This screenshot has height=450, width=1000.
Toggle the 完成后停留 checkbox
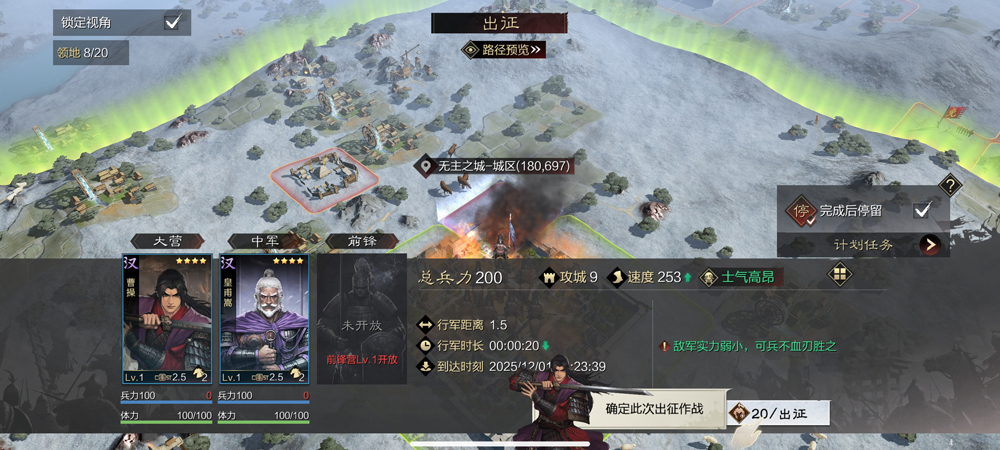point(923,210)
